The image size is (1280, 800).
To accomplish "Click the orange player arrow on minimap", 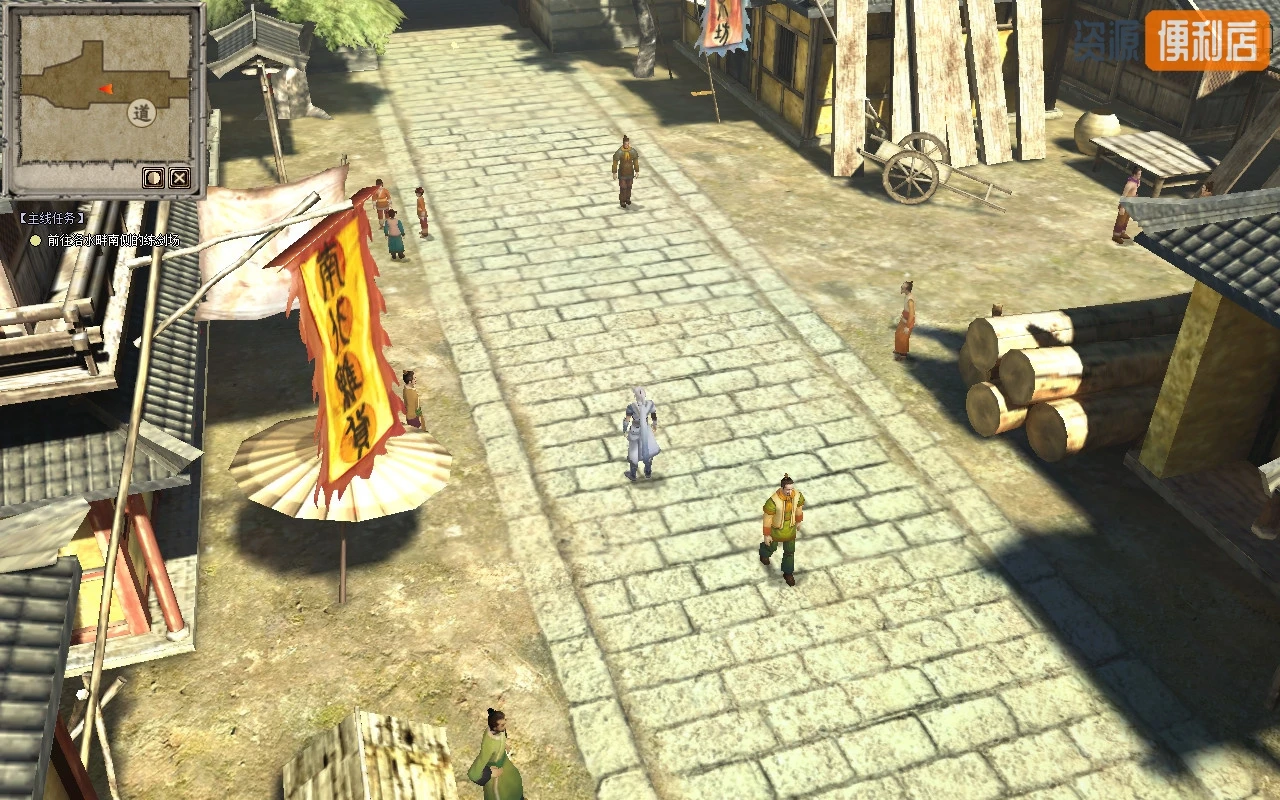I will 105,89.
